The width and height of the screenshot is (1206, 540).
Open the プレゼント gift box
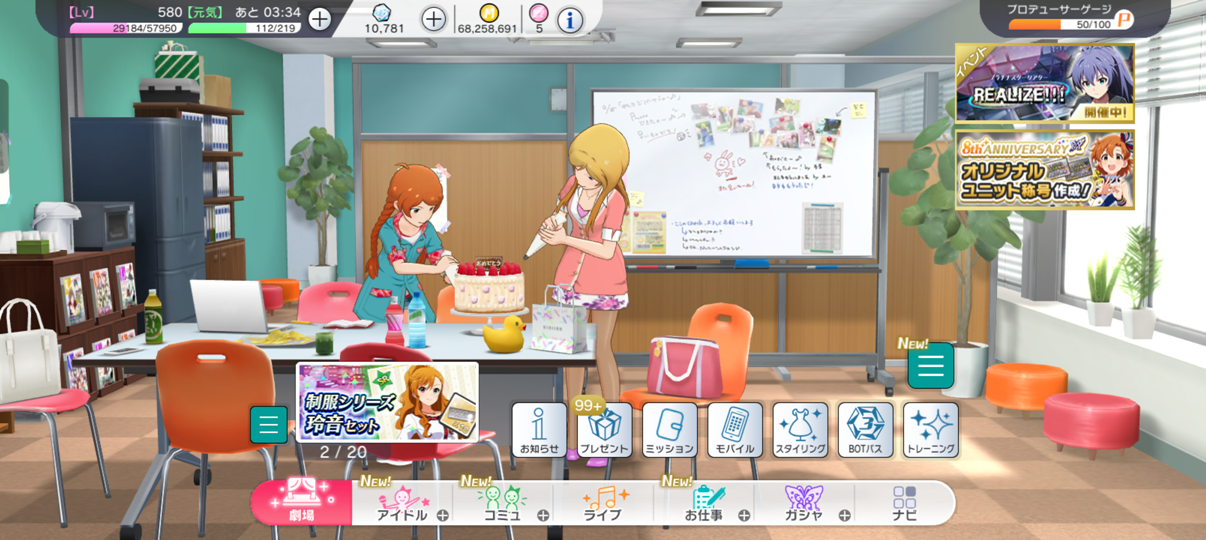604,430
